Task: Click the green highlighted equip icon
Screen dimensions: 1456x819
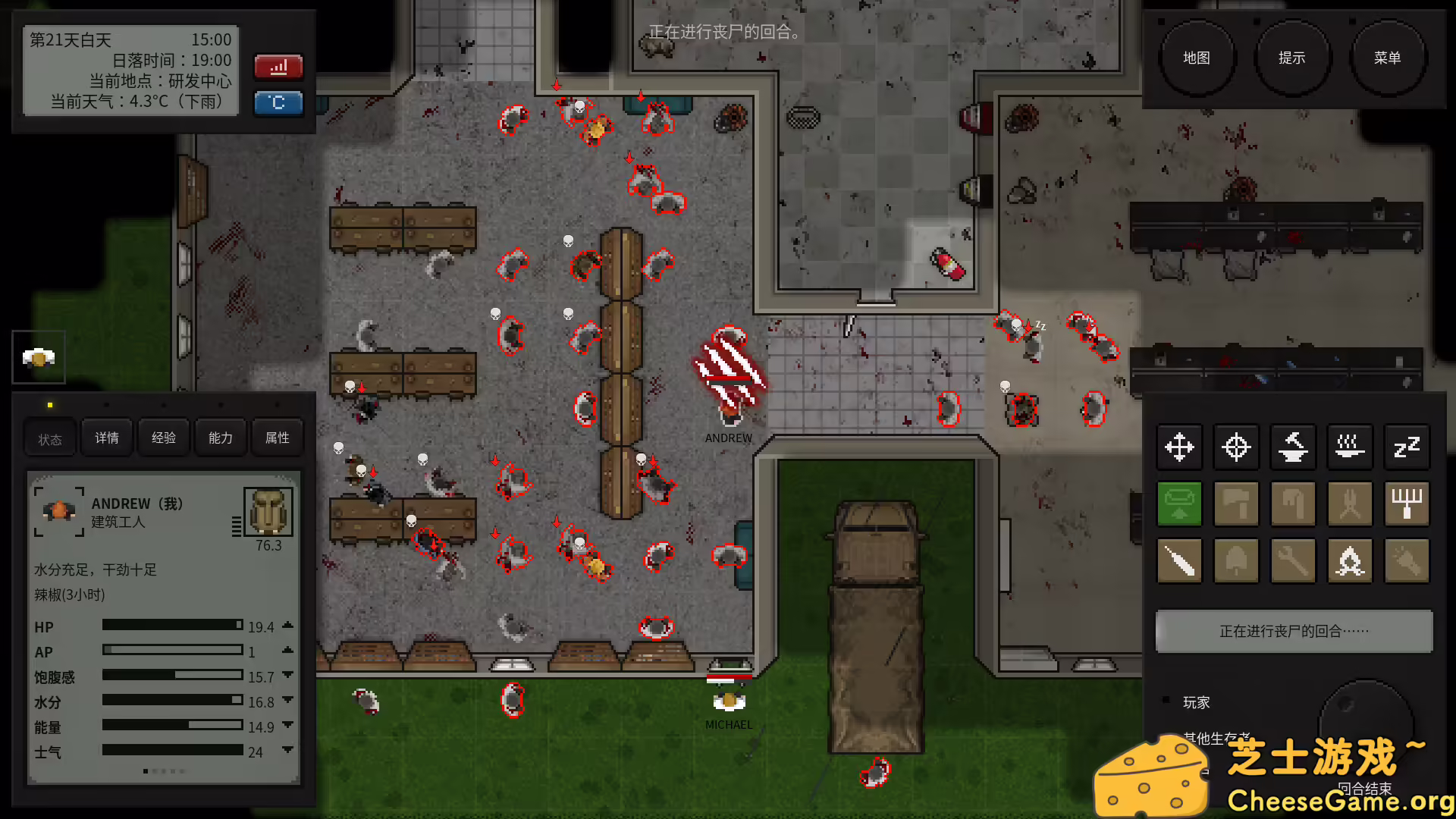Action: point(1179,504)
